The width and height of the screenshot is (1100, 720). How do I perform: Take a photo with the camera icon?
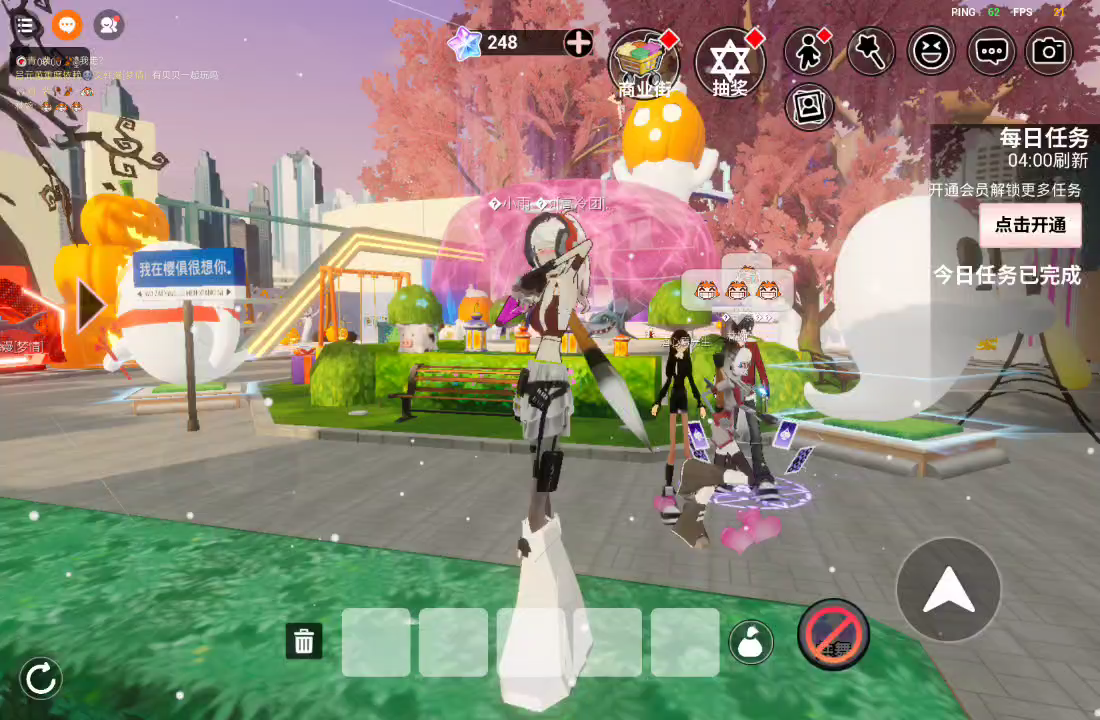click(x=1049, y=51)
